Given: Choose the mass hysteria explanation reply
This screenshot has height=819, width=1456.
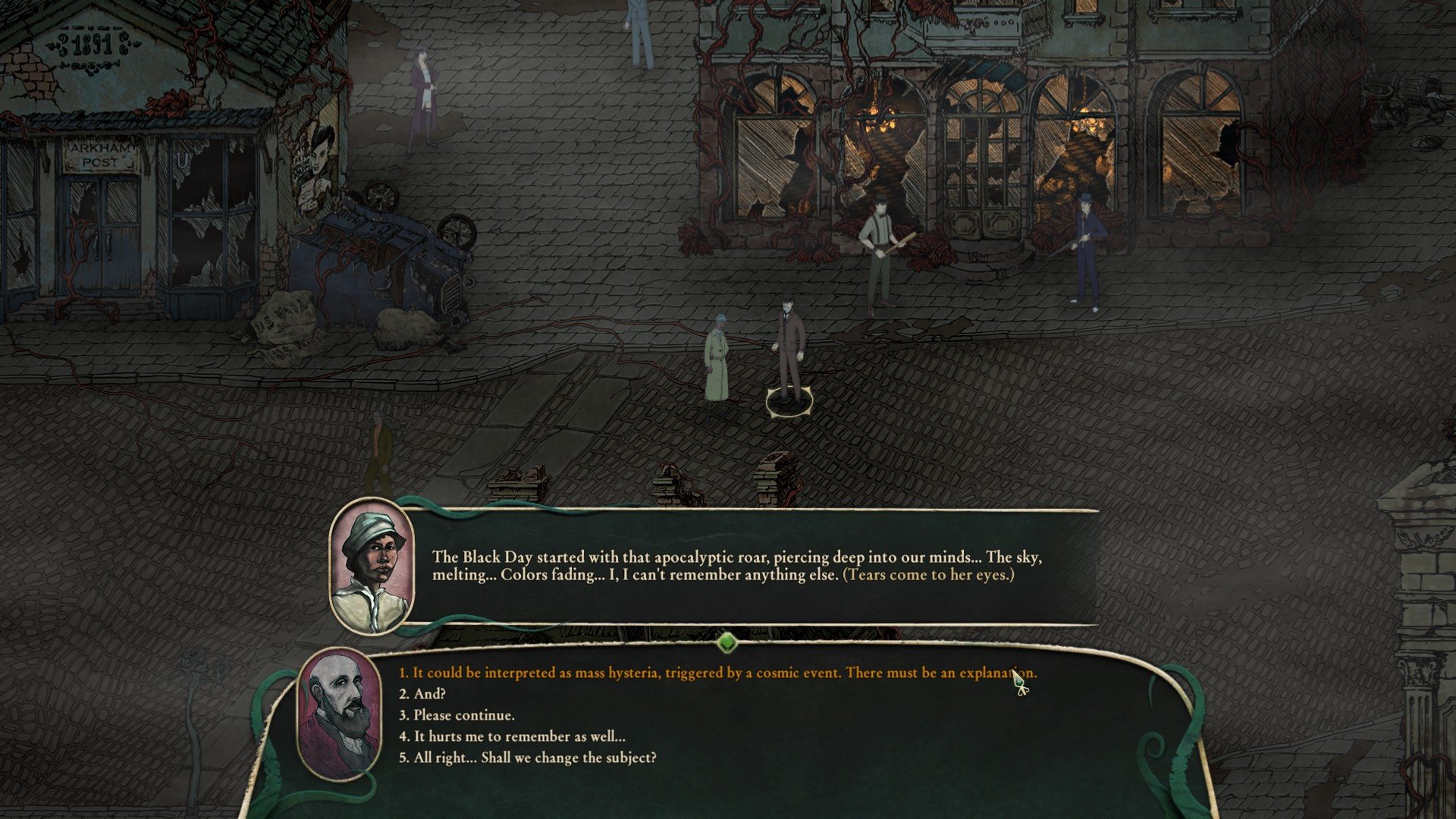Looking at the screenshot, I should coord(717,673).
